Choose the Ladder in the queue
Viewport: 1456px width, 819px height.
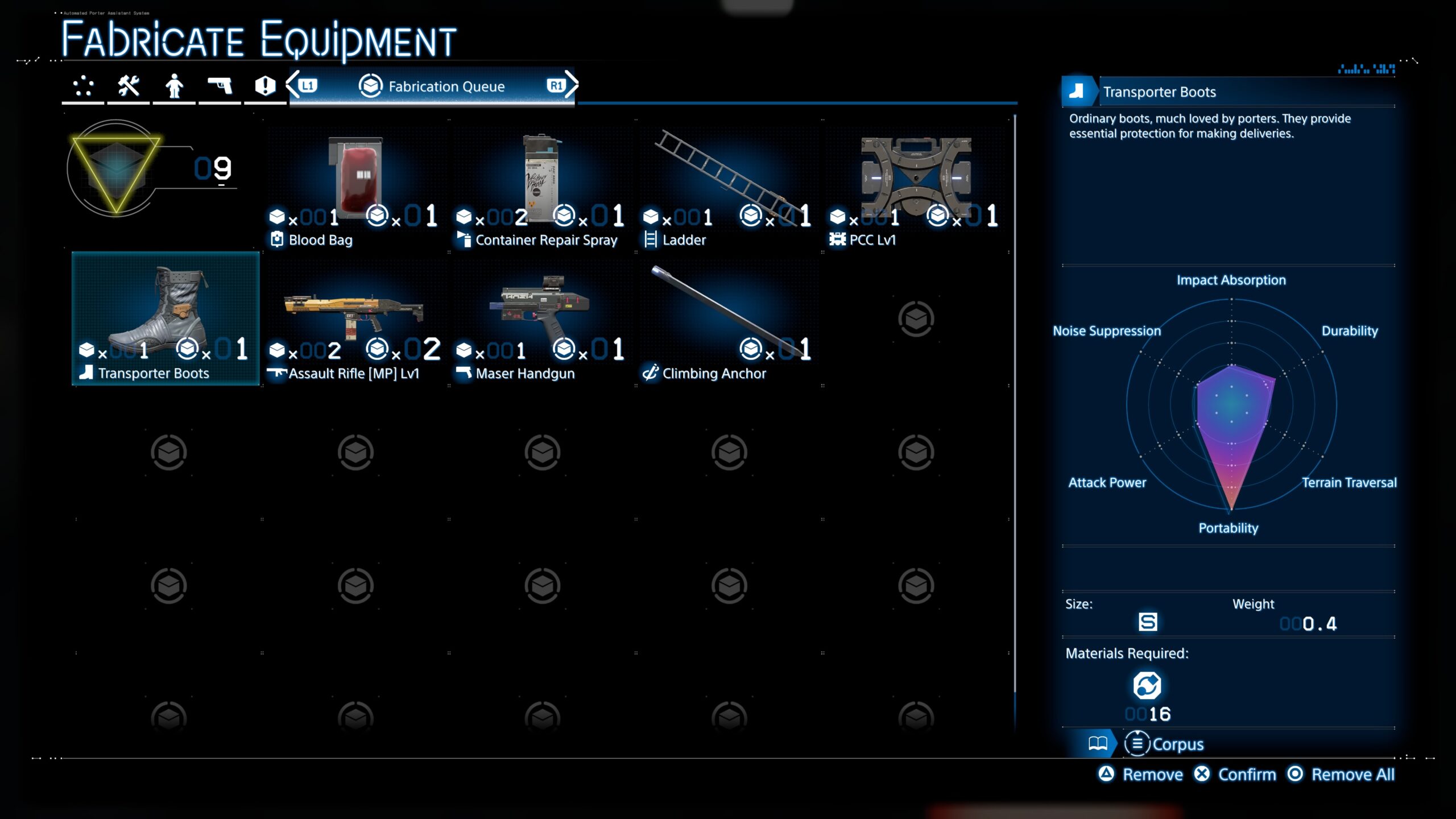(729, 188)
